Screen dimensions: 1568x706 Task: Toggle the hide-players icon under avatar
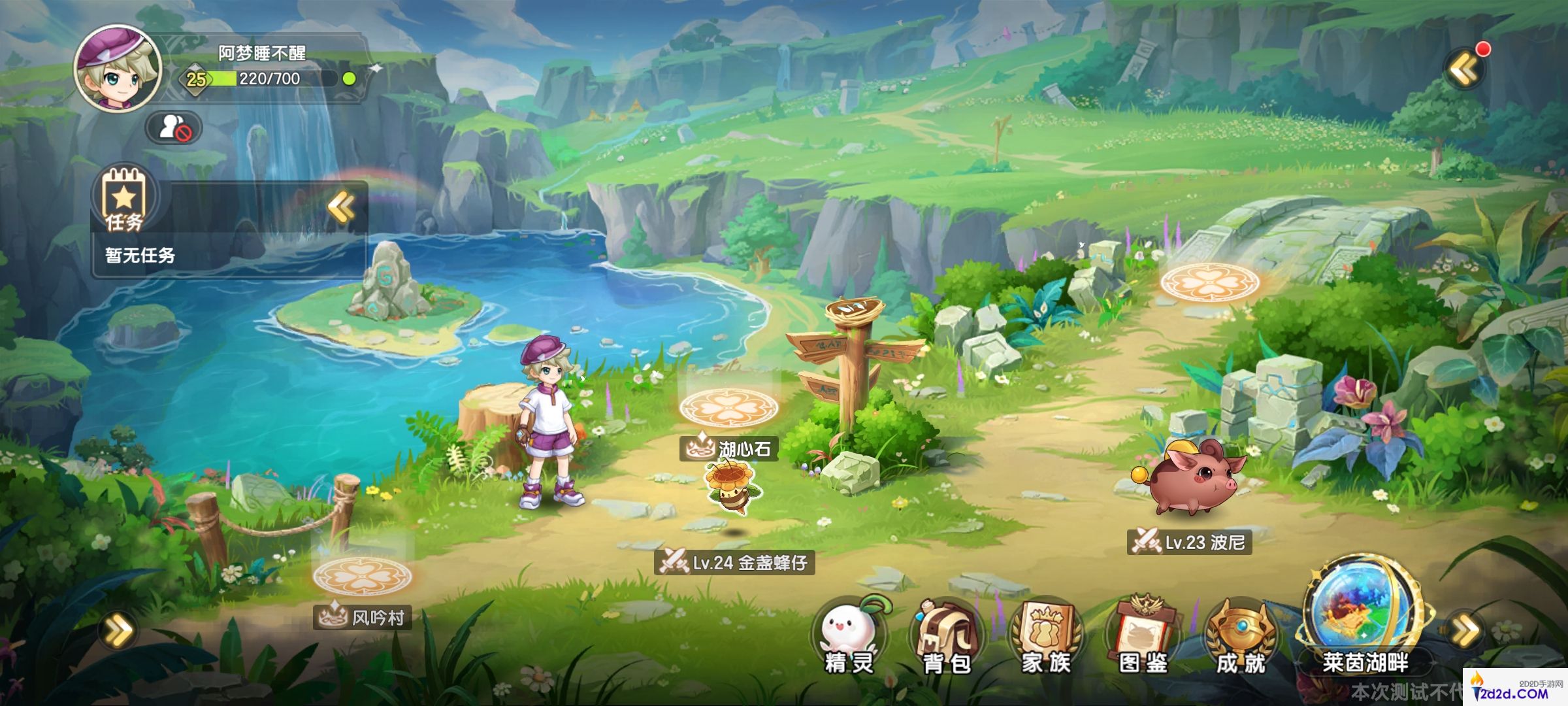tap(174, 127)
